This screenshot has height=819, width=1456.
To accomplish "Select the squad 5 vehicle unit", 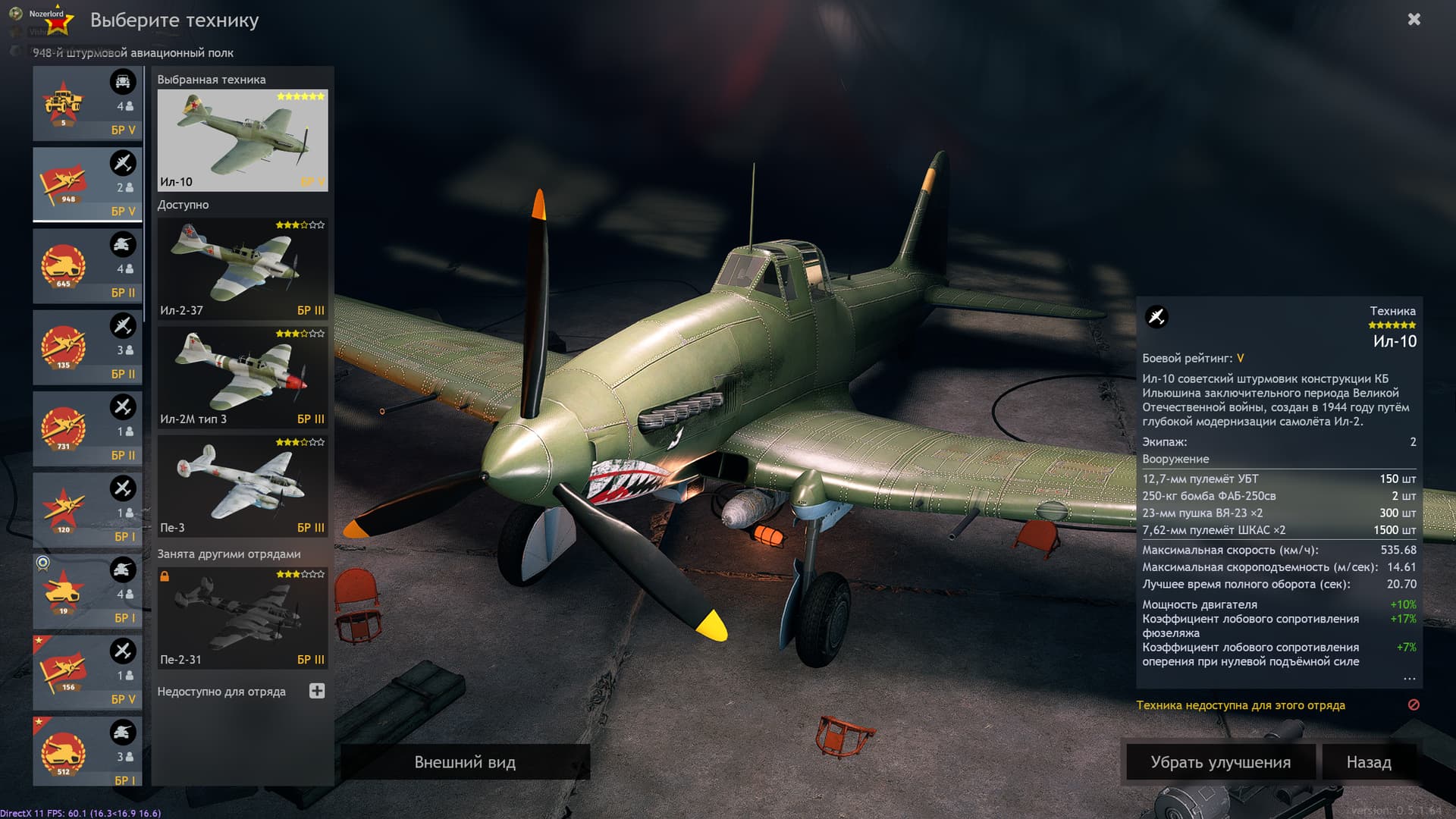I will tap(87, 103).
